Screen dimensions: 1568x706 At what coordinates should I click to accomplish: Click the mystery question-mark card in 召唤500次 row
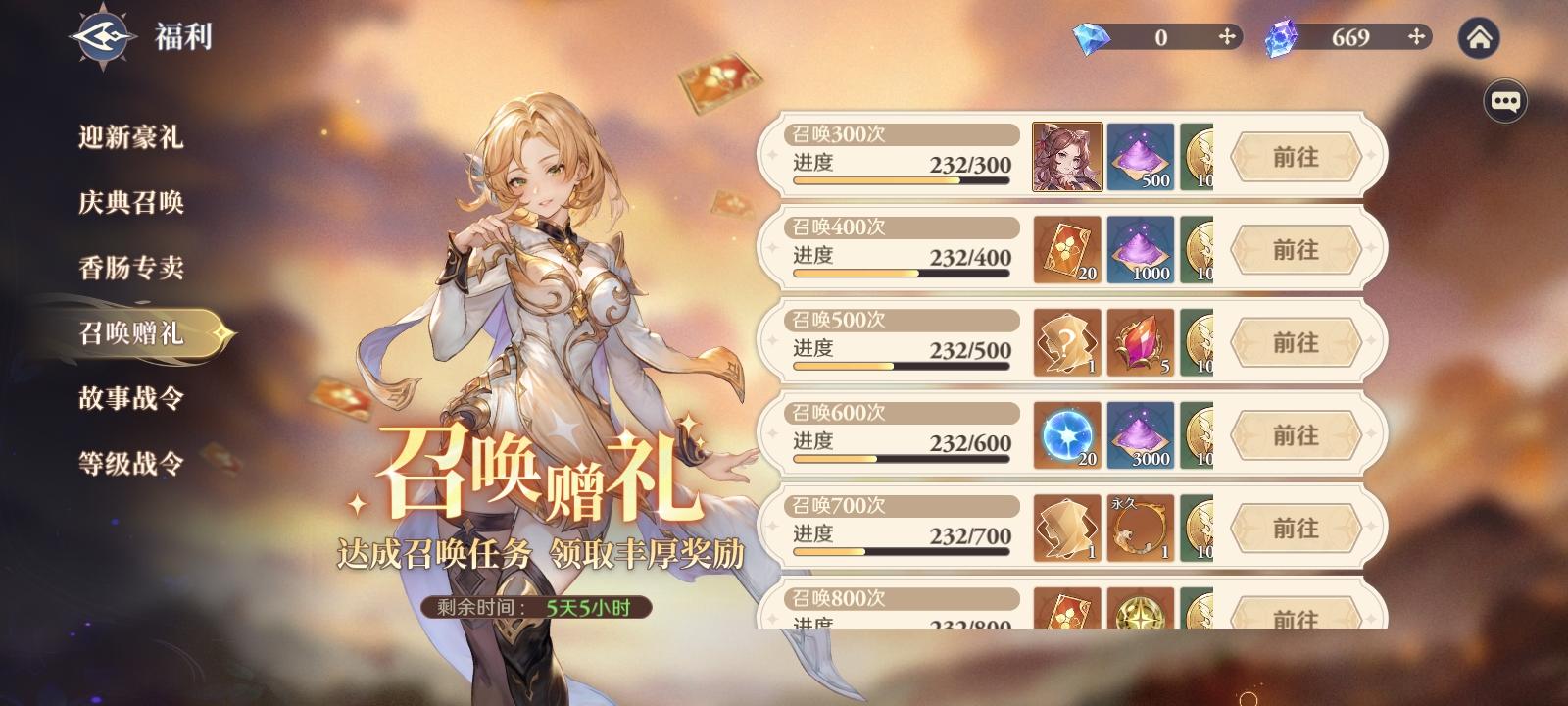pyautogui.click(x=1066, y=342)
